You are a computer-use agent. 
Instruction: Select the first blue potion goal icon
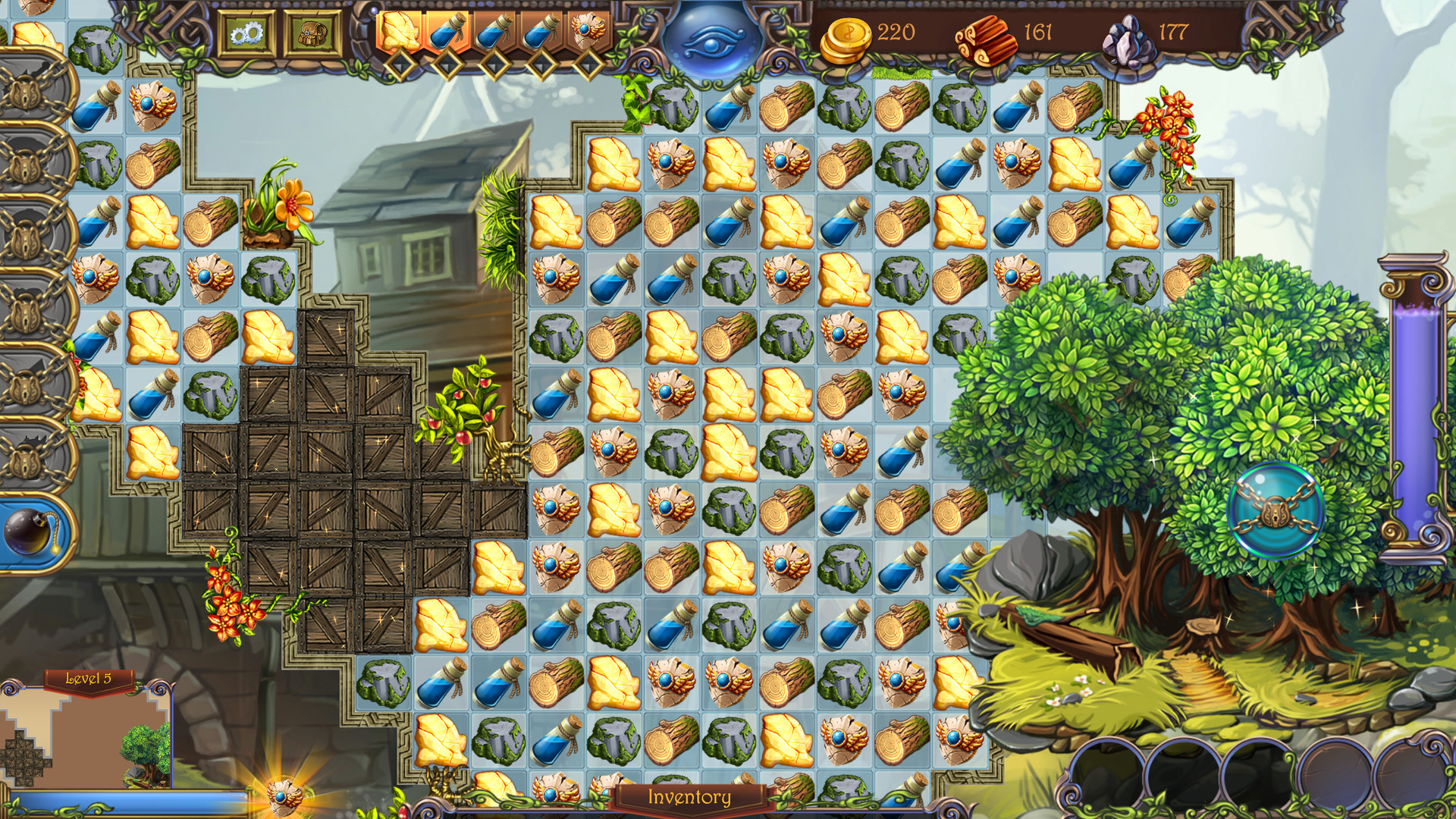447,32
